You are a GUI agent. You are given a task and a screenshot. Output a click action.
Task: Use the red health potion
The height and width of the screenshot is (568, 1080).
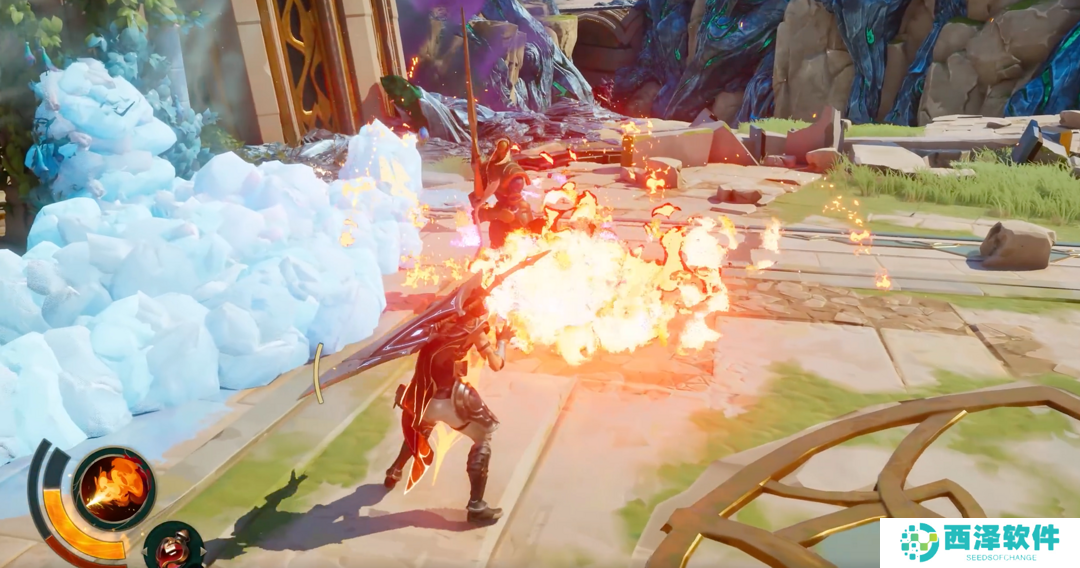(x=174, y=547)
